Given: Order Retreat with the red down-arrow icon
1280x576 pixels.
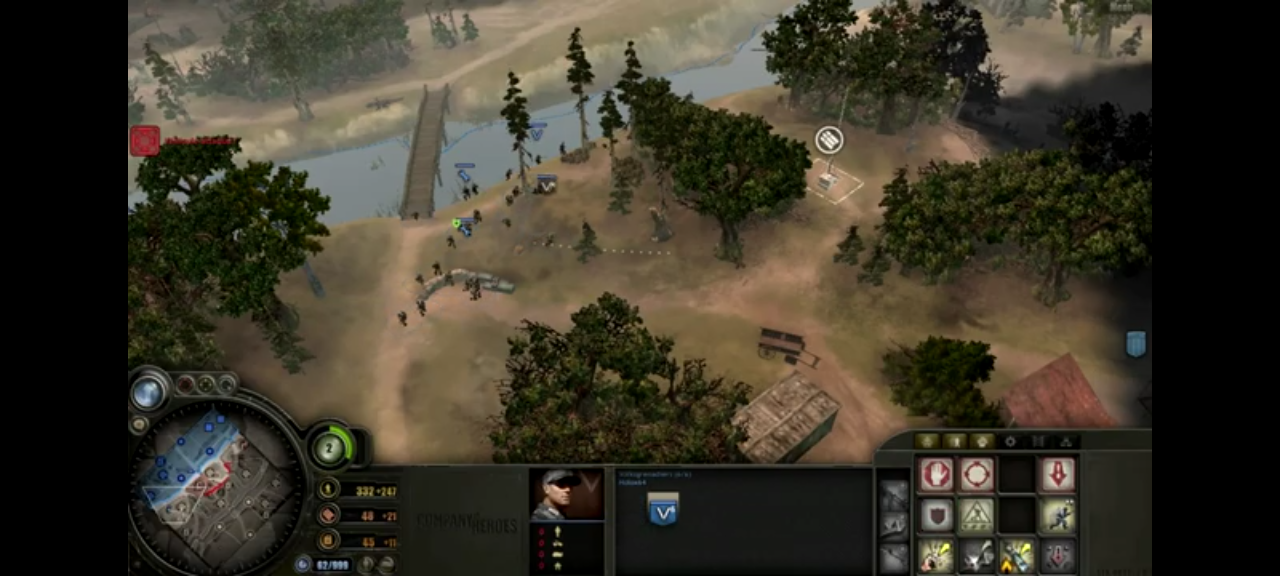Looking at the screenshot, I should pyautogui.click(x=1057, y=474).
